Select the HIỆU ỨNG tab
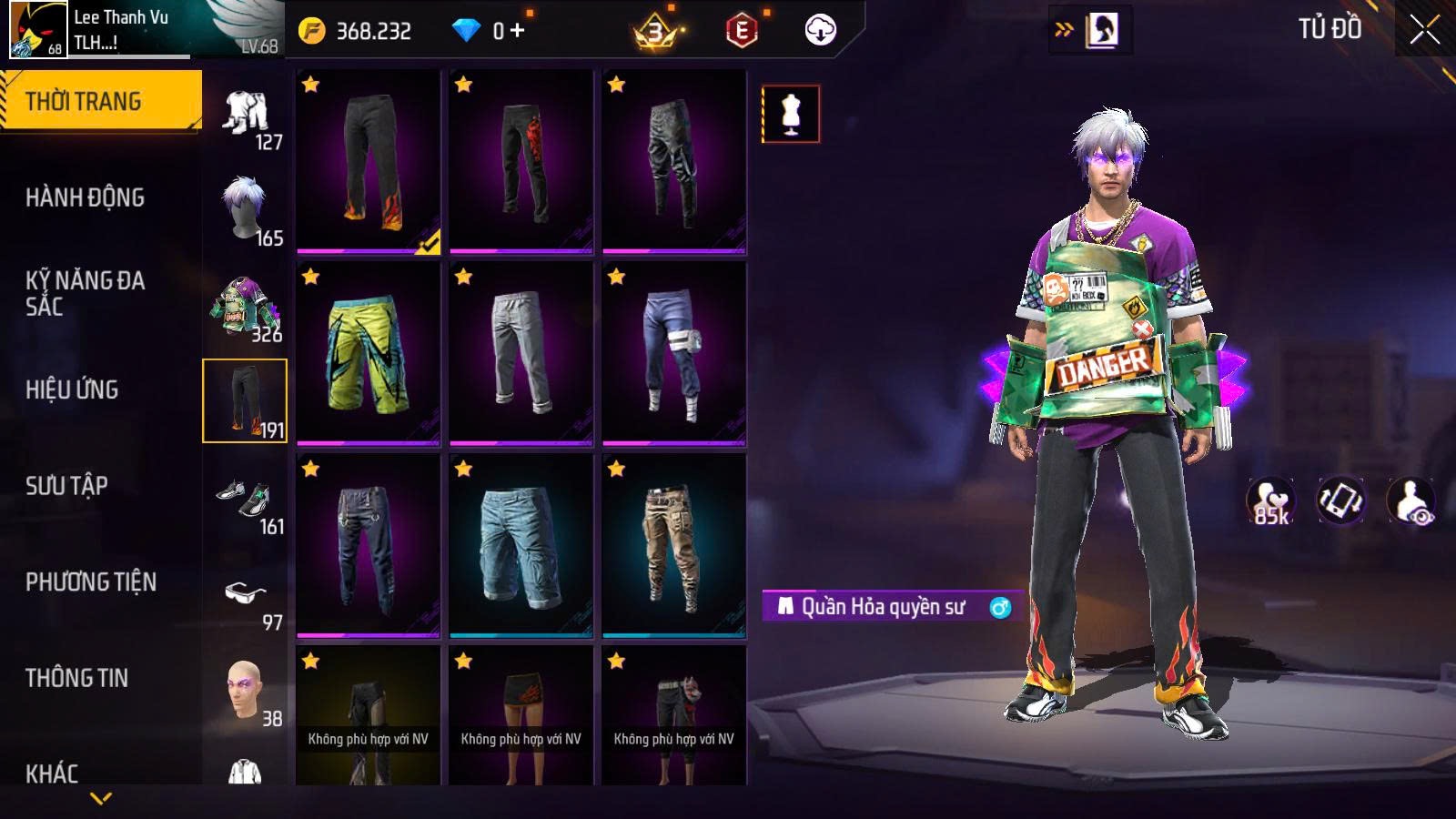The width and height of the screenshot is (1456, 819). (x=72, y=389)
